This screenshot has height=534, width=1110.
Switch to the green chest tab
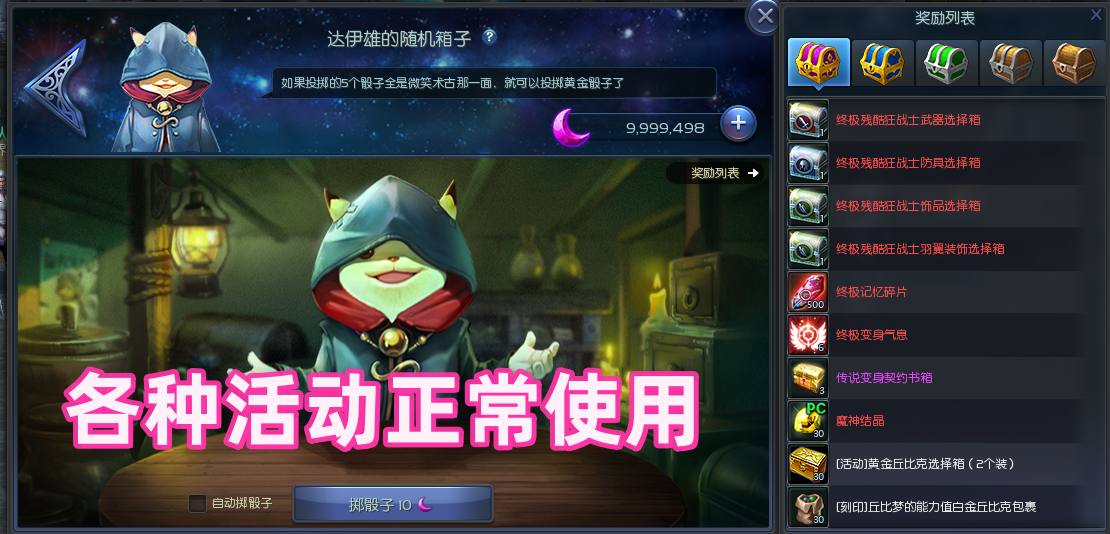[946, 63]
